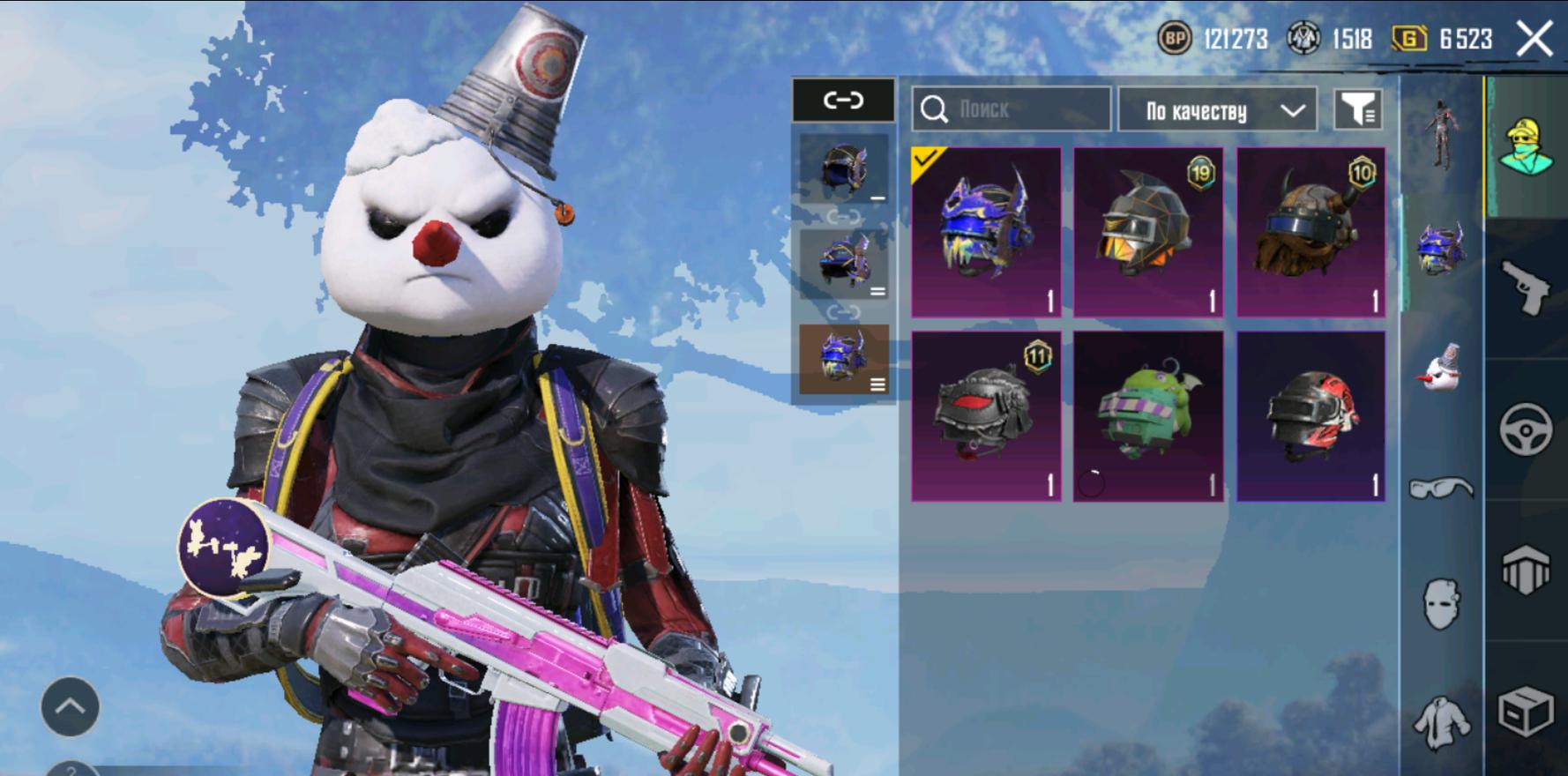Select the face mask subcategory
The height and width of the screenshot is (776, 1568).
click(x=1441, y=604)
